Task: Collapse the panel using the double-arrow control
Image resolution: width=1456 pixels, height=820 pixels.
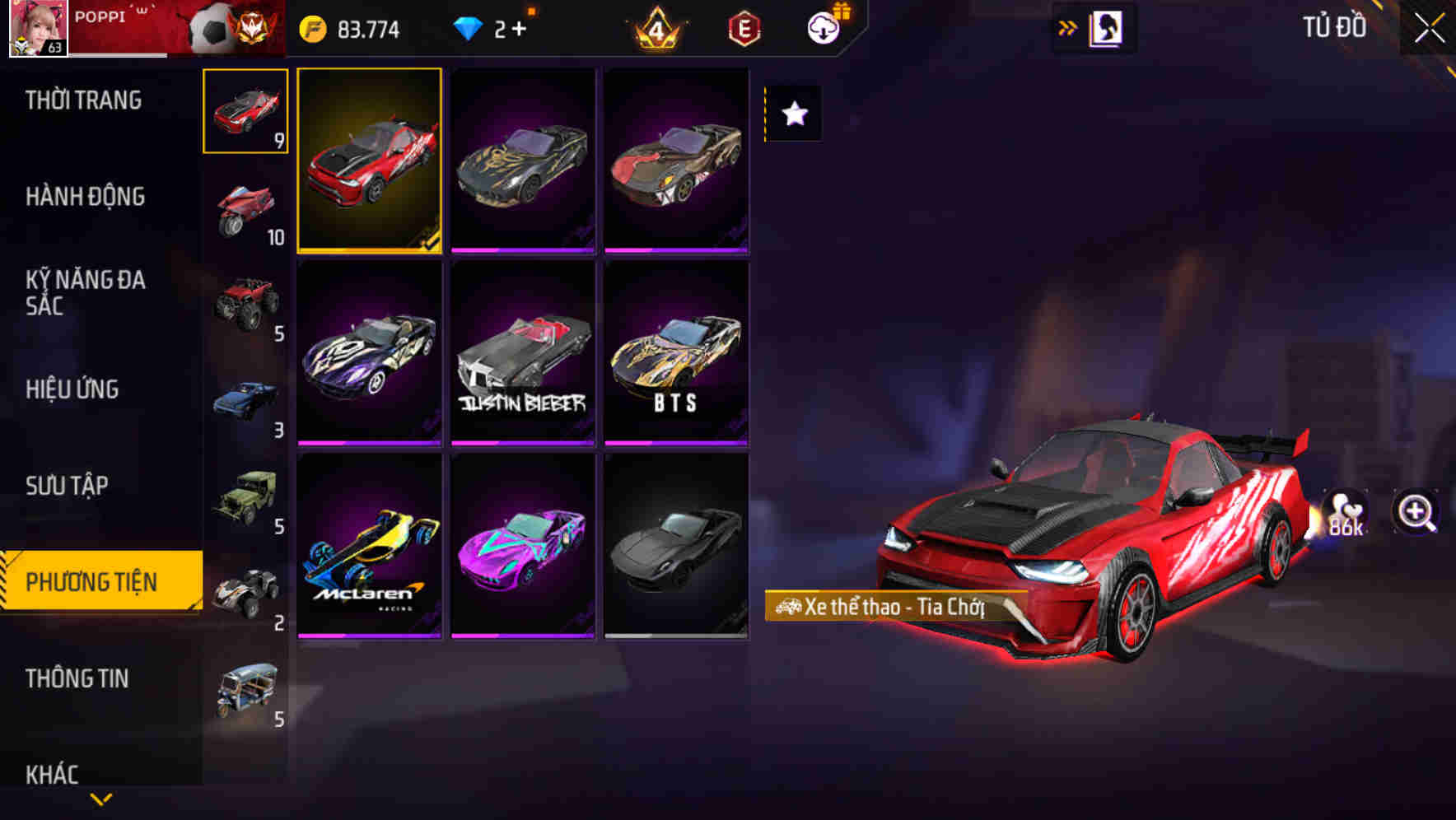Action: [1067, 27]
